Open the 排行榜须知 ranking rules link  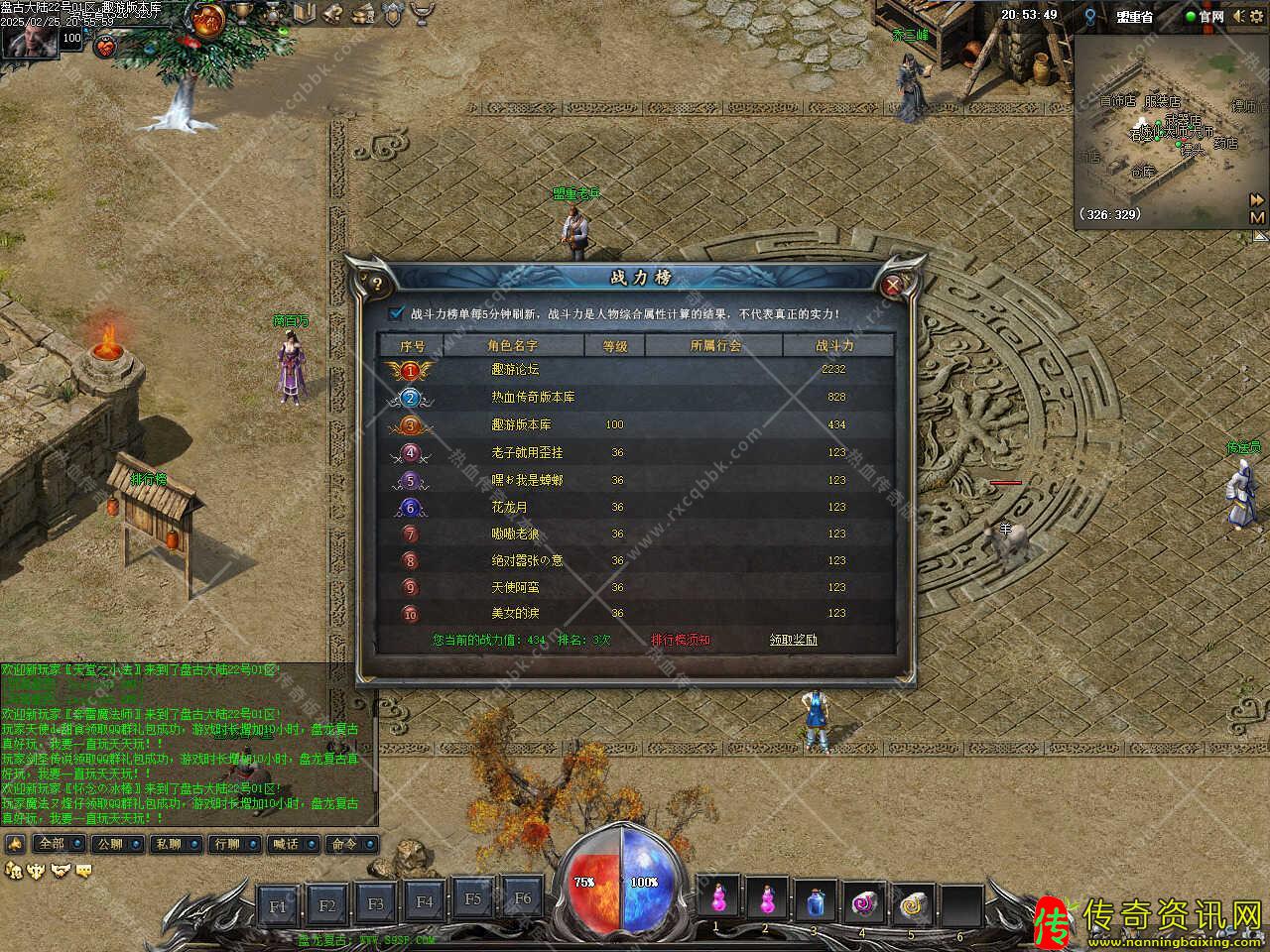681,640
